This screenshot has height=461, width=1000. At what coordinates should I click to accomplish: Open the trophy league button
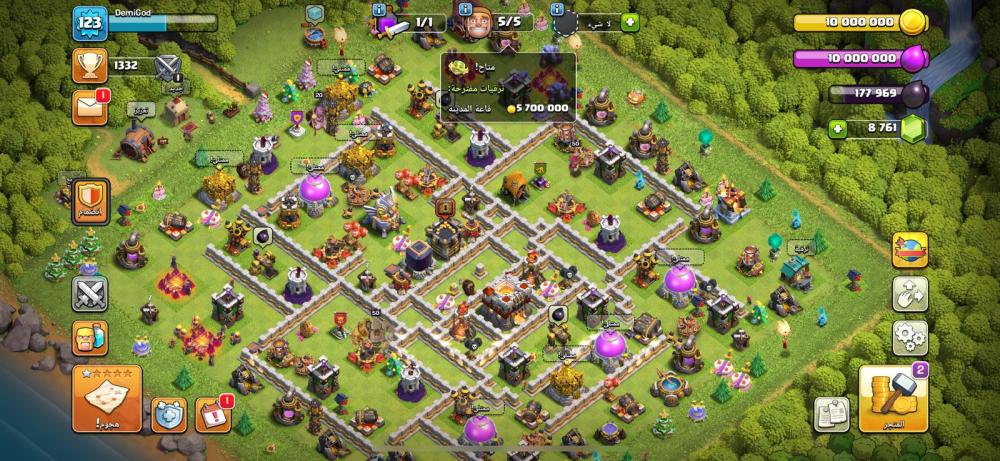coord(90,66)
